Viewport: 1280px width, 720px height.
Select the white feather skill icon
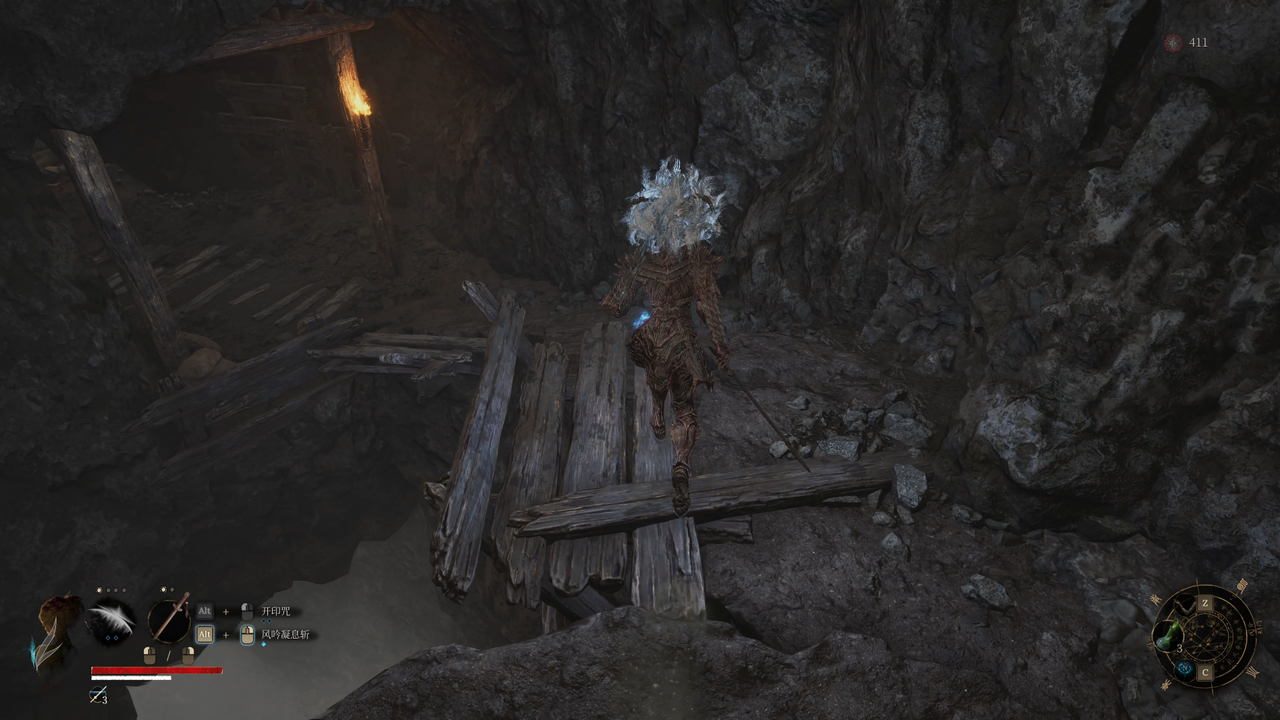pyautogui.click(x=111, y=618)
